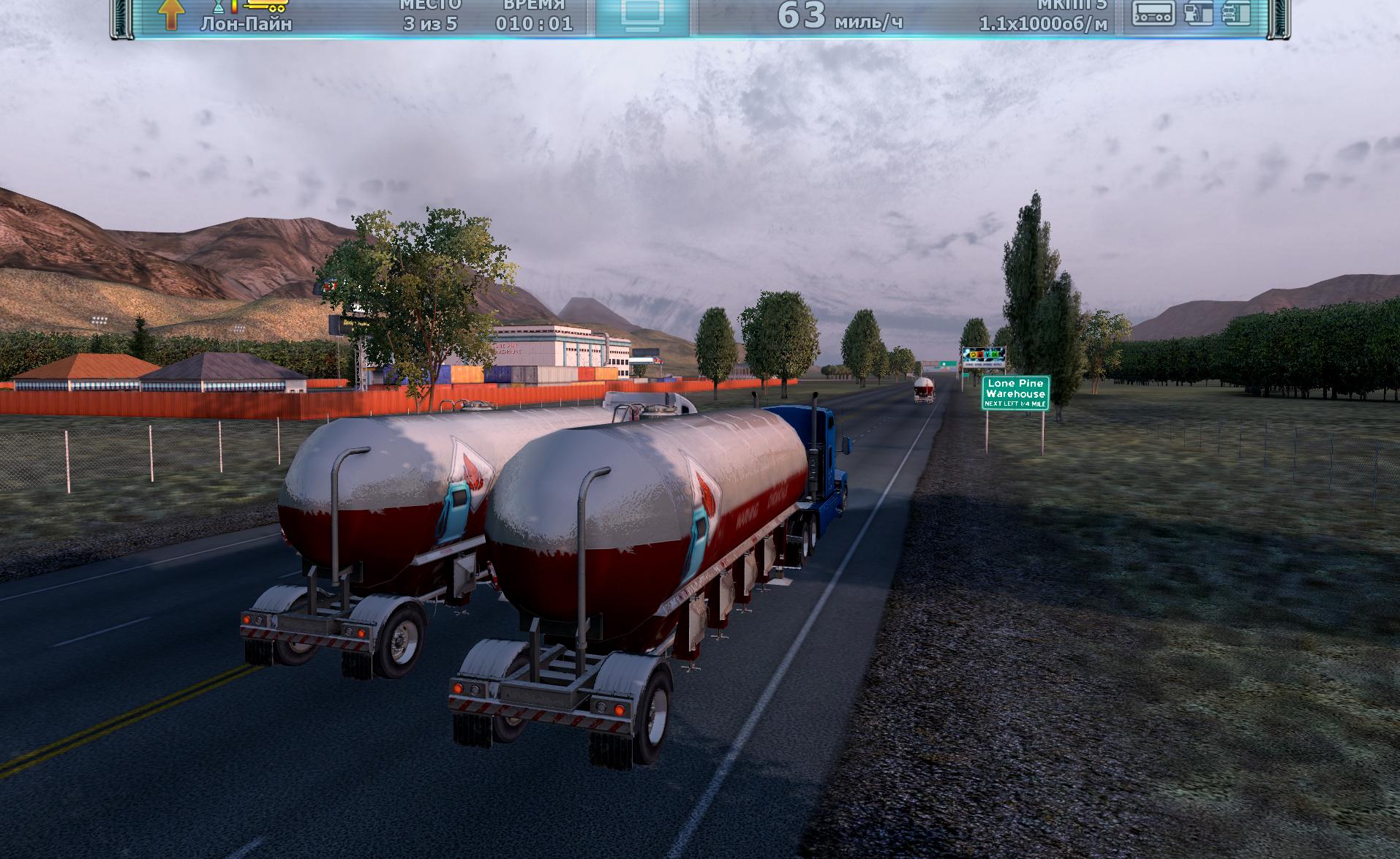1400x859 pixels.
Task: Click the orange direction arrow indicator
Action: click(170, 15)
